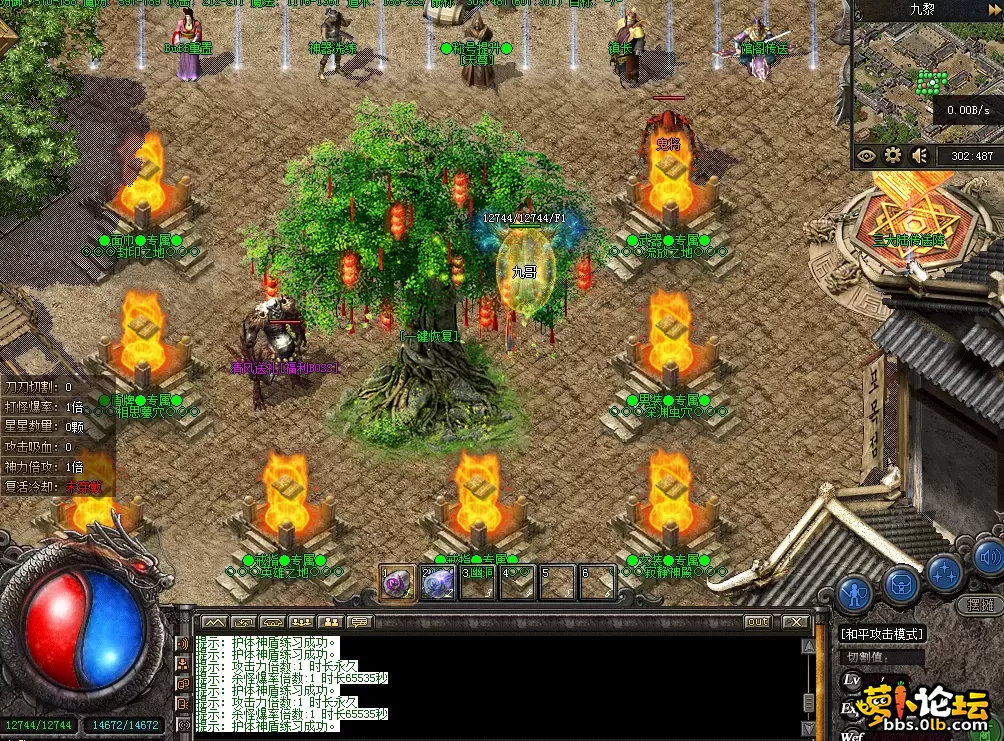Activate the blue swirl skill in slot 2
Screen dimensions: 1004x741
tap(438, 583)
